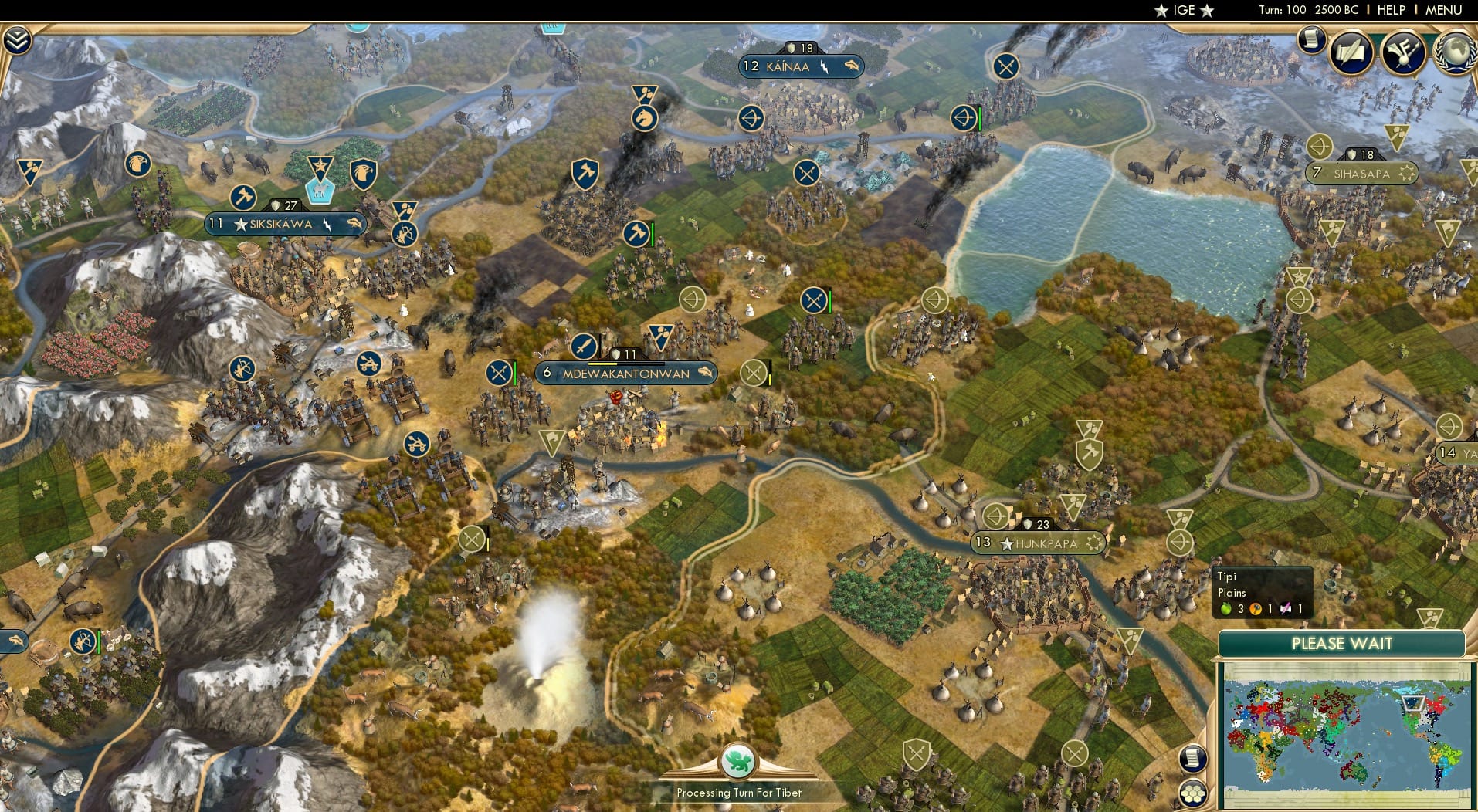Toggle Strategic View with the hexagon icon
The width and height of the screenshot is (1478, 812).
[1193, 793]
